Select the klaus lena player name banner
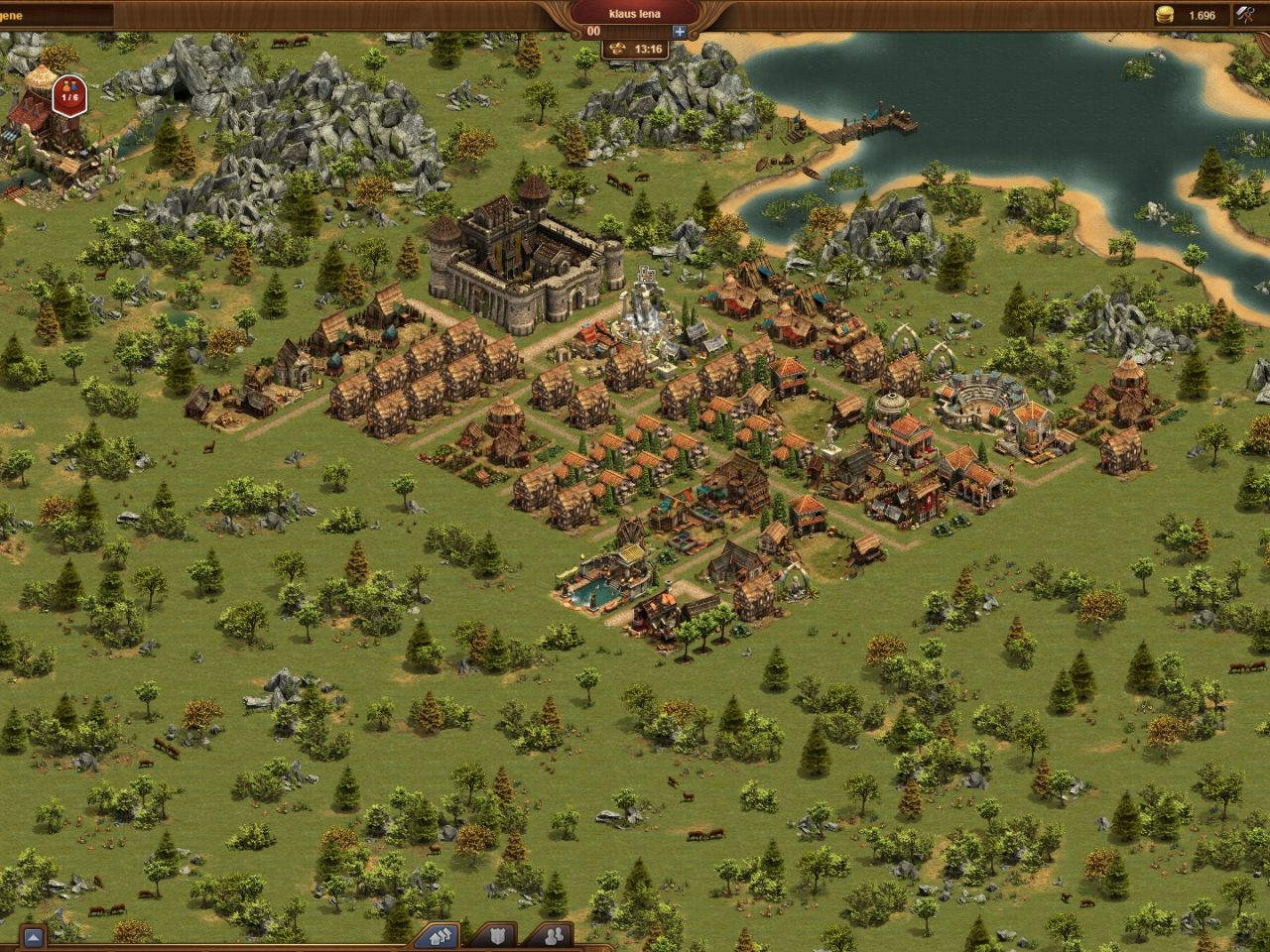The width and height of the screenshot is (1270, 952). pos(635,14)
